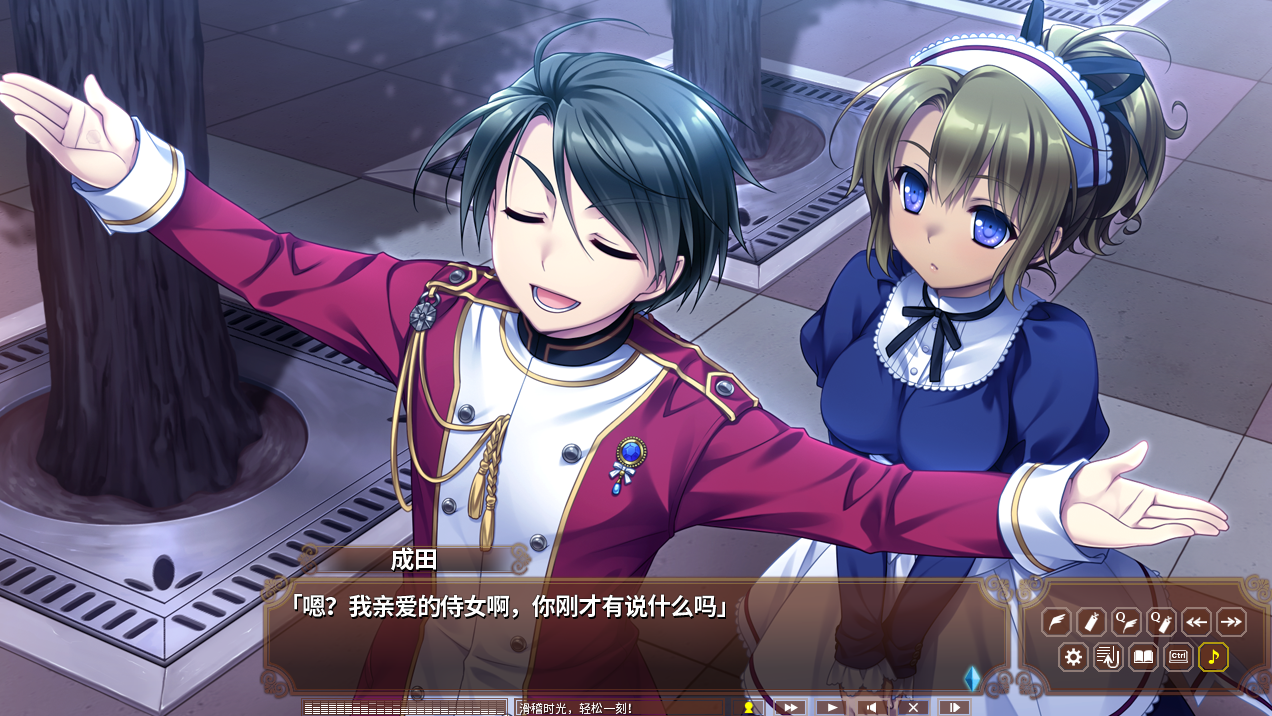1272x716 pixels.
Task: Quick load with the Q tag icon
Action: coord(1161,622)
